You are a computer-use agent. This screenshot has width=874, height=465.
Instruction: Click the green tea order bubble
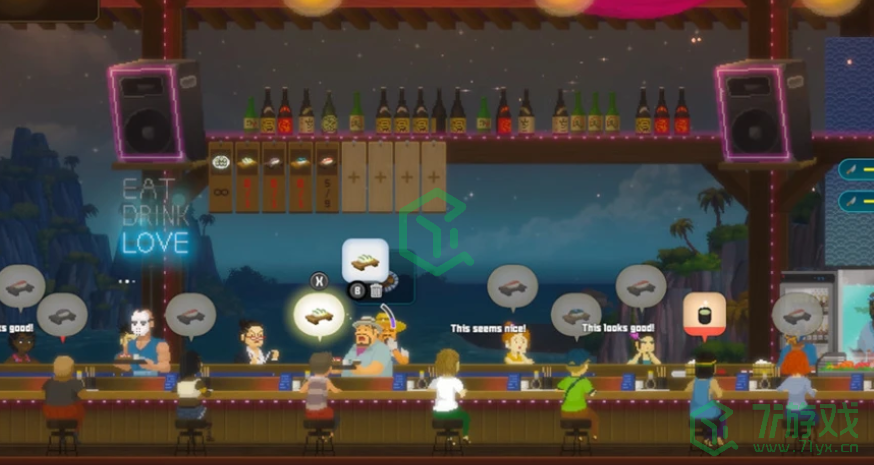(x=704, y=313)
